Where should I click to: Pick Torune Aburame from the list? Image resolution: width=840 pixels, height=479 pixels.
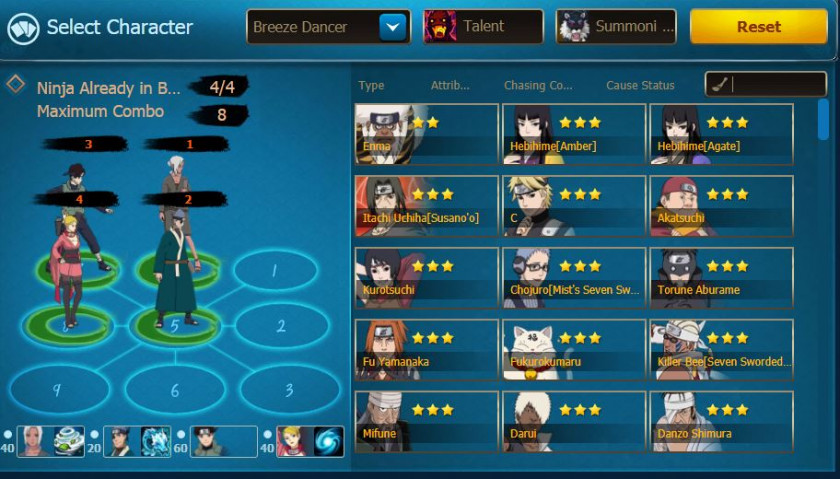click(x=721, y=278)
